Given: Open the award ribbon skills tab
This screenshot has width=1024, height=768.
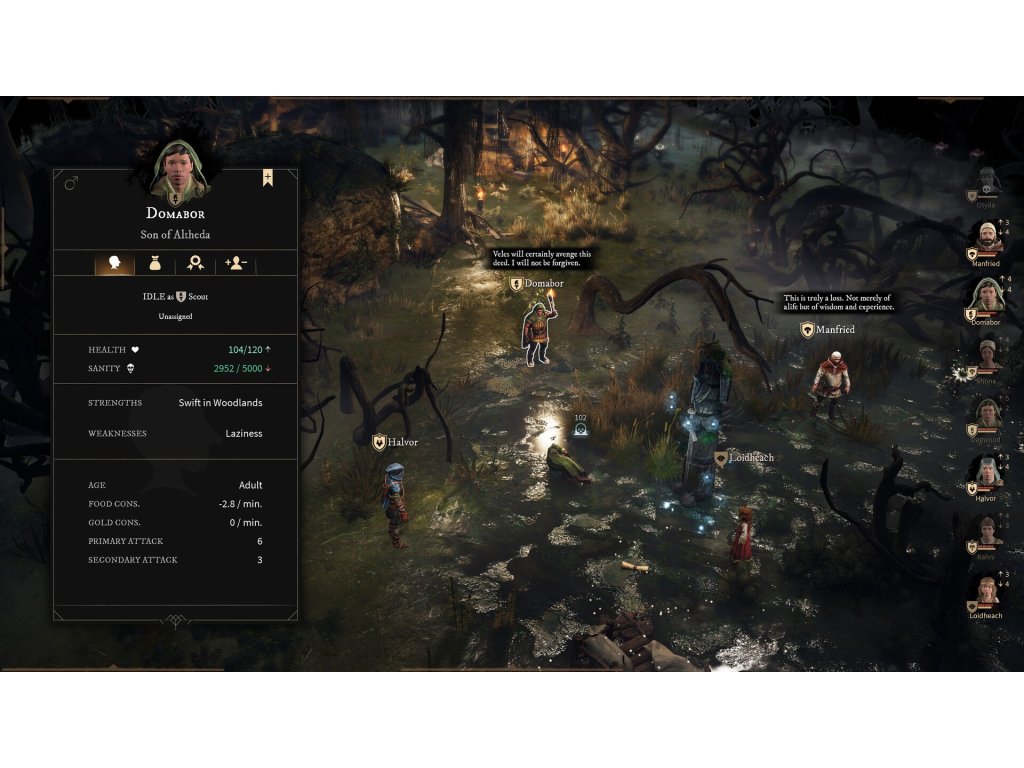Looking at the screenshot, I should coord(196,263).
